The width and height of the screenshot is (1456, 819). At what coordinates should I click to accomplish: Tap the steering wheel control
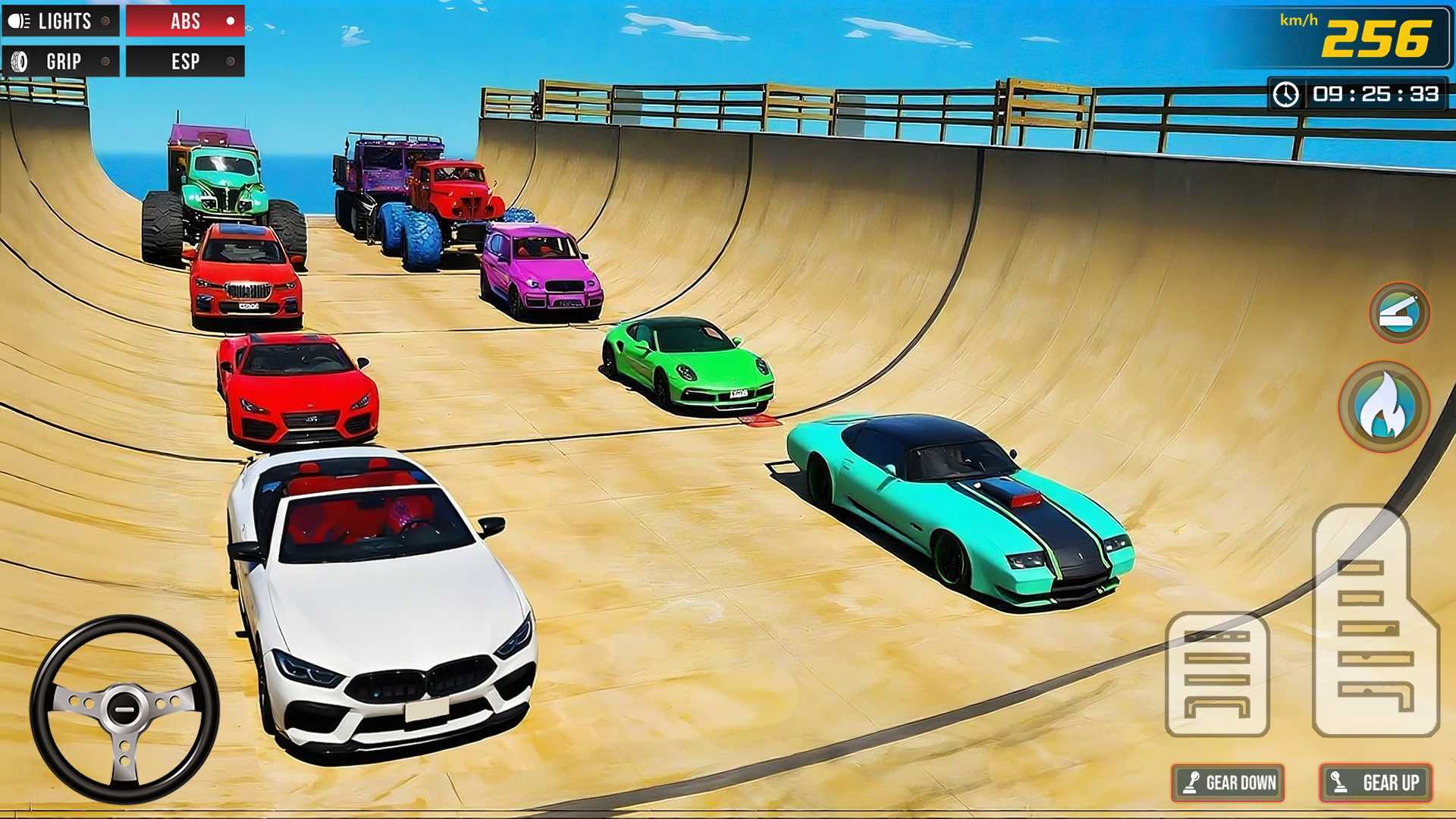[x=124, y=705]
